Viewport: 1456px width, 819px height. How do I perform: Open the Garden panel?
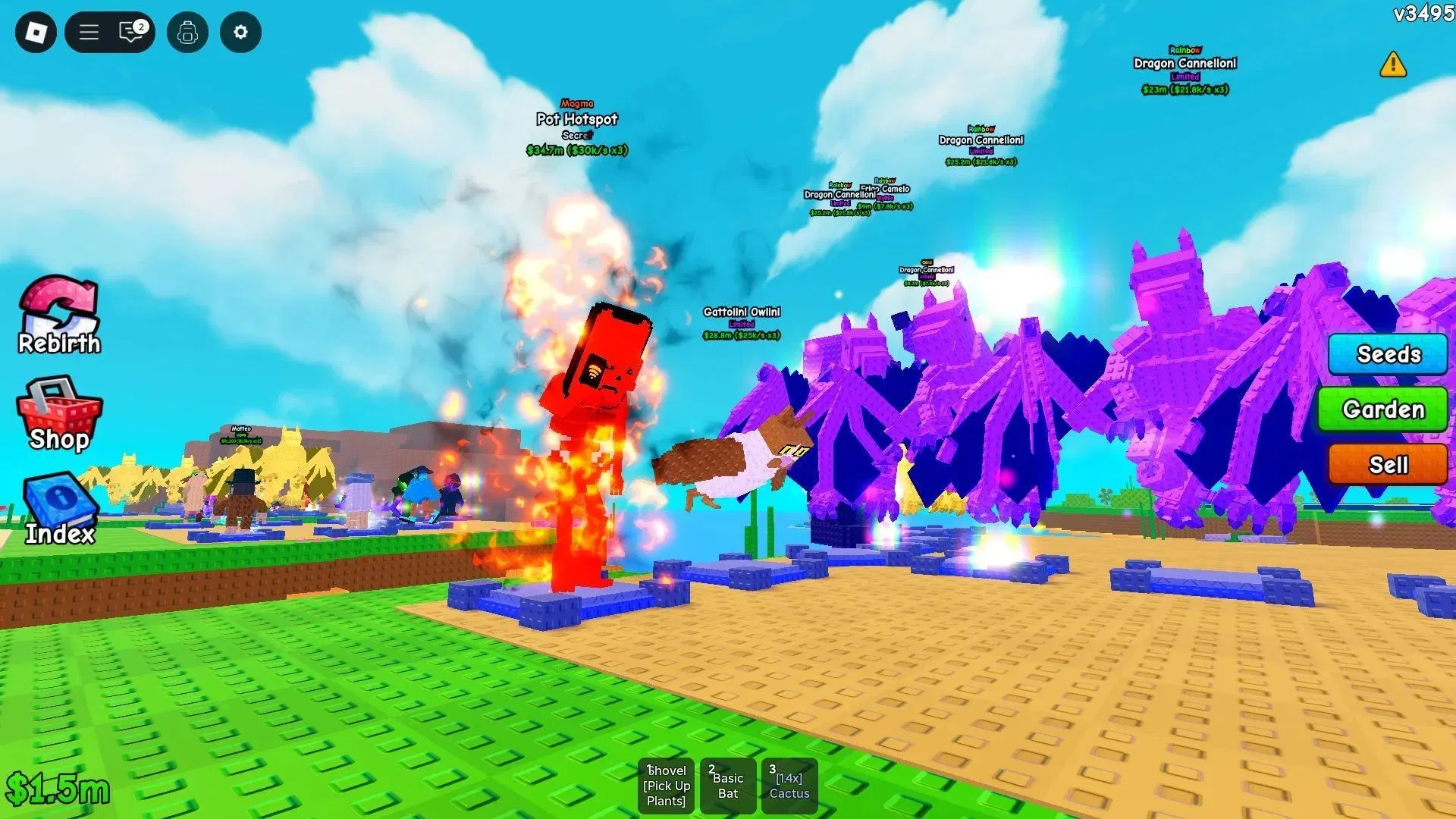[x=1382, y=409]
